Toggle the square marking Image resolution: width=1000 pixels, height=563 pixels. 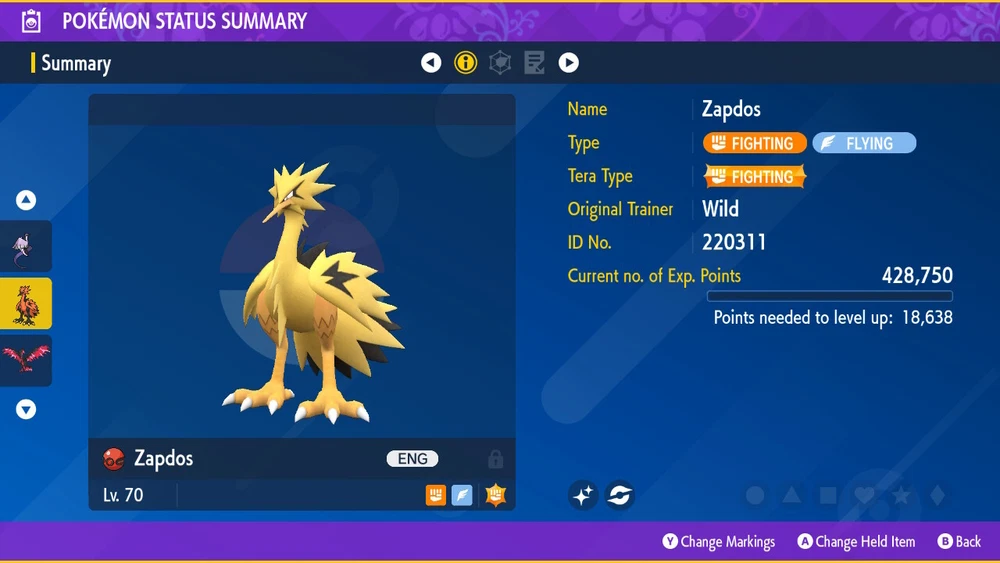click(828, 495)
